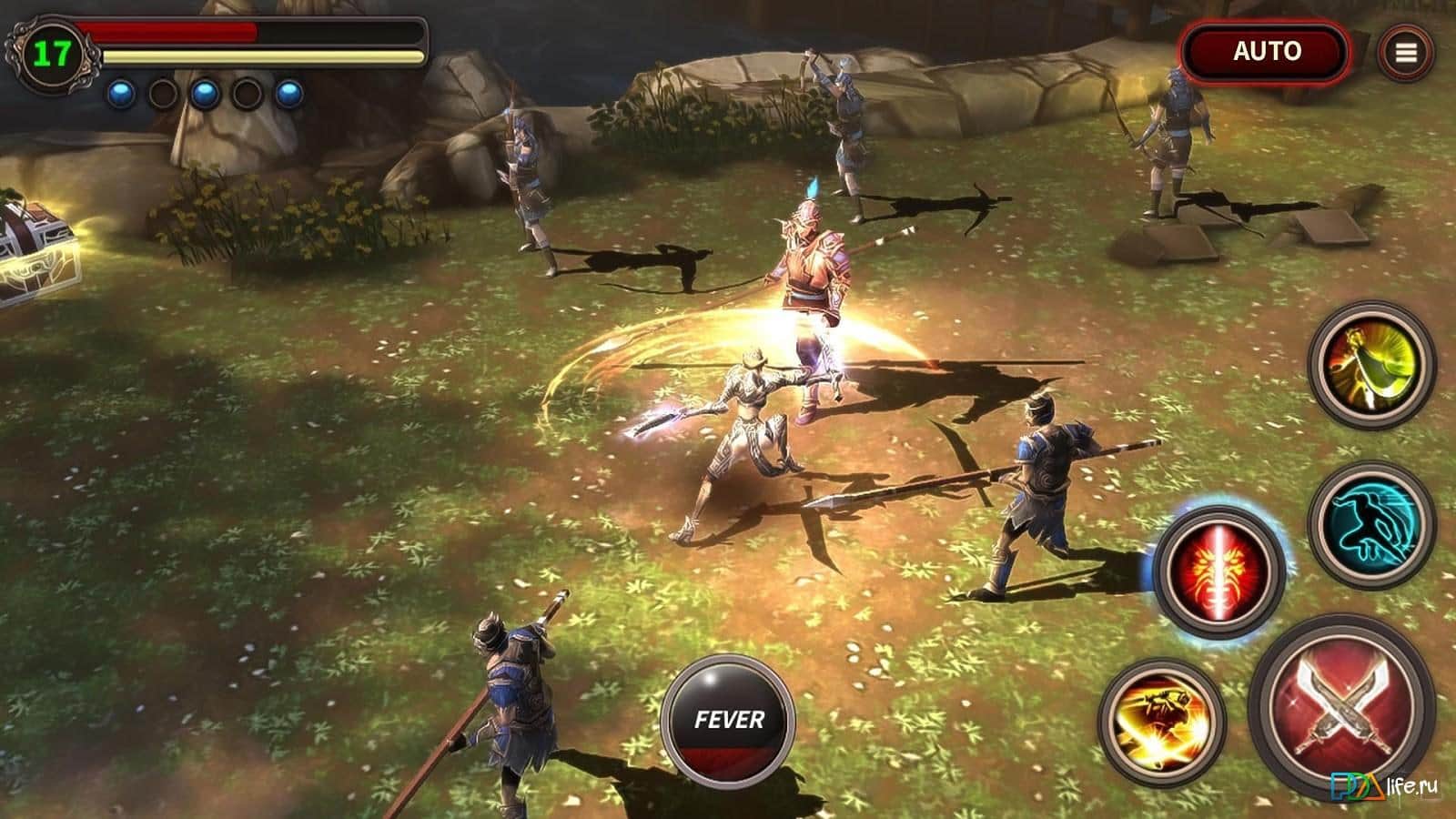1456x819 pixels.
Task: Tap the crossed swords attack button
Action: pos(1340,703)
